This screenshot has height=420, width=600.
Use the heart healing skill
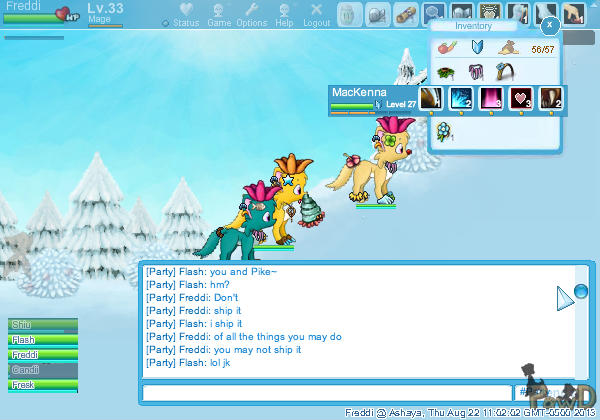520,98
